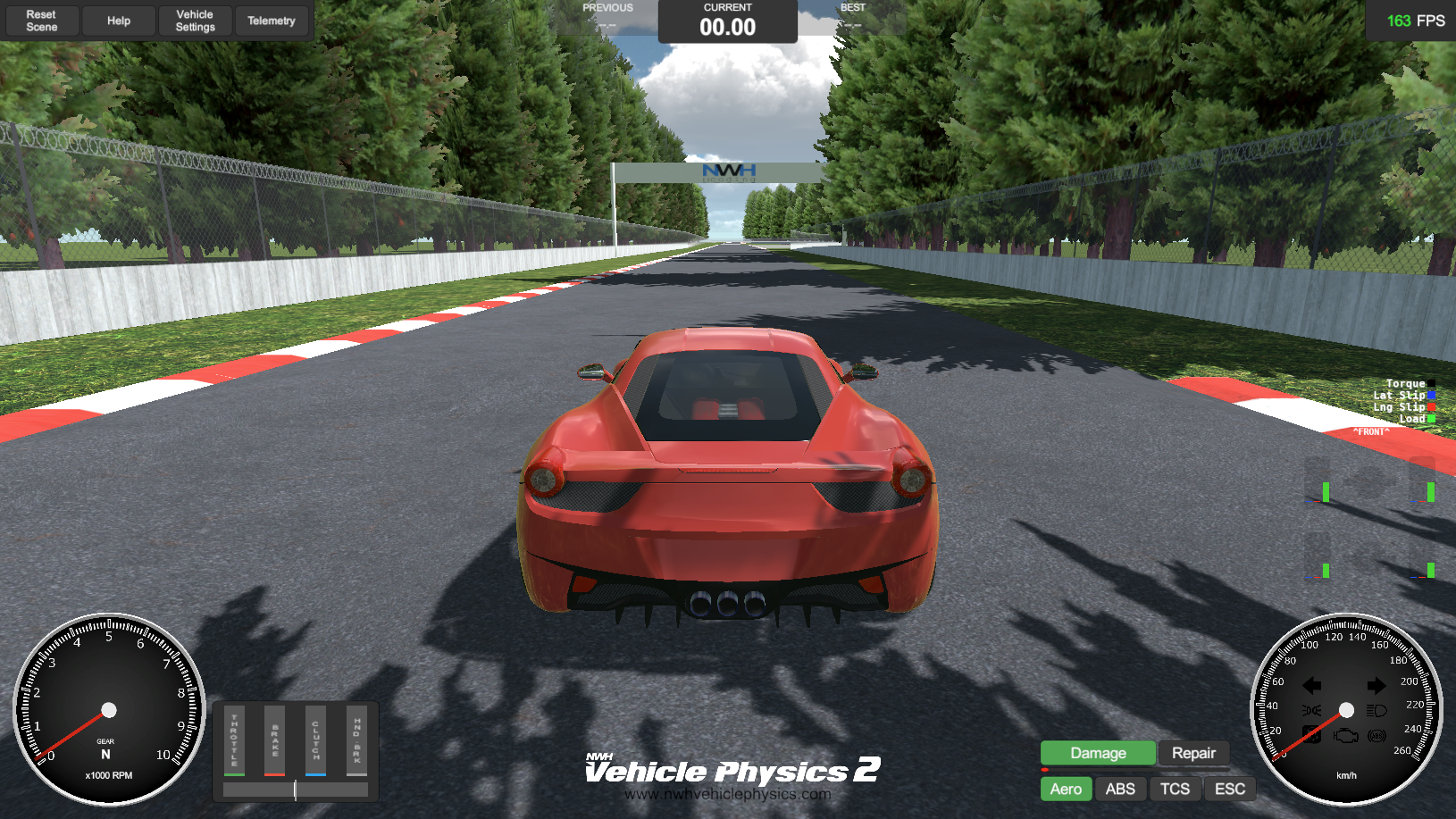Open Vehicle Settings

(x=196, y=21)
